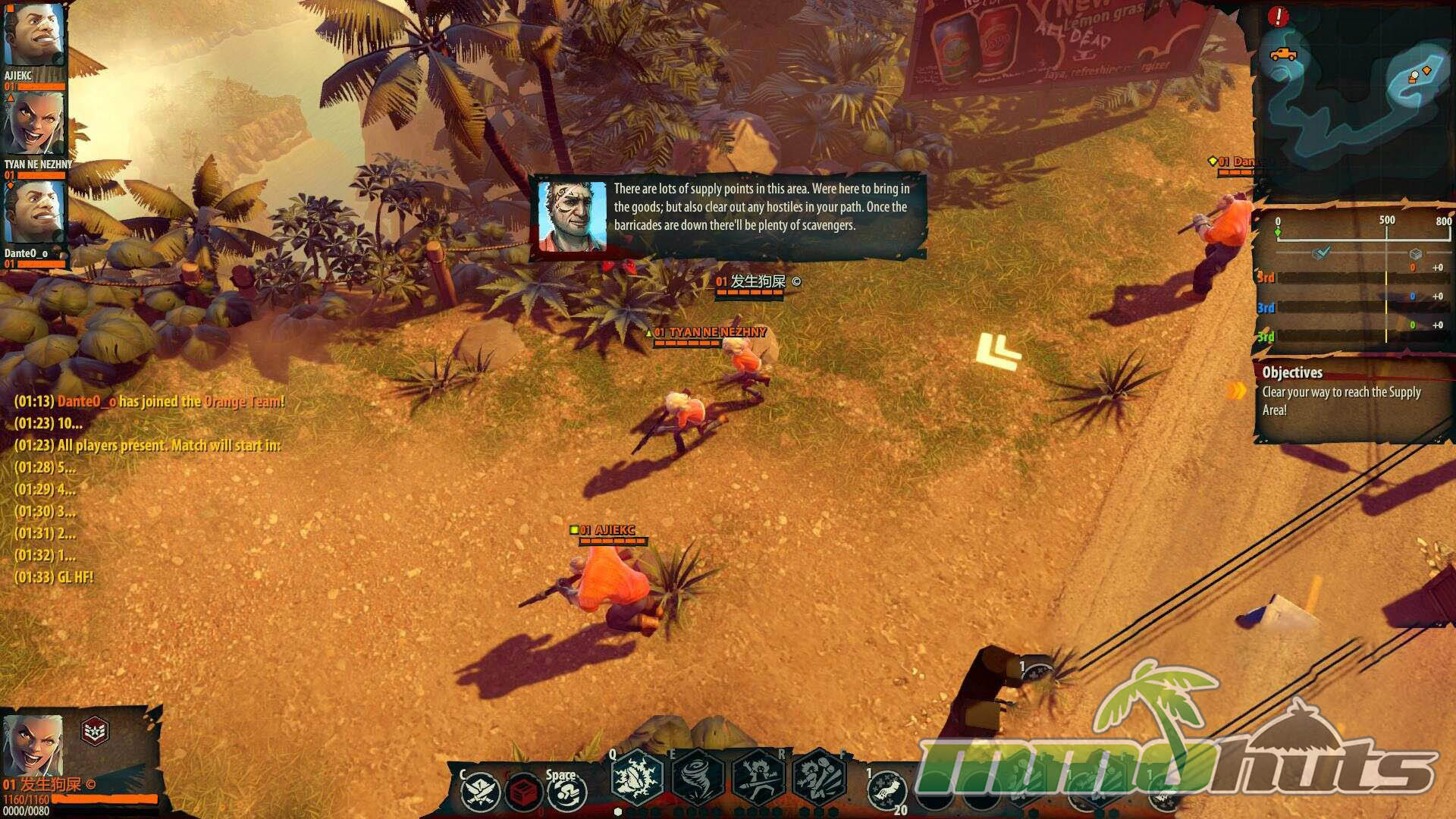The width and height of the screenshot is (1456, 819).
Task: Activate the spear-throw R ability
Action: (x=758, y=778)
